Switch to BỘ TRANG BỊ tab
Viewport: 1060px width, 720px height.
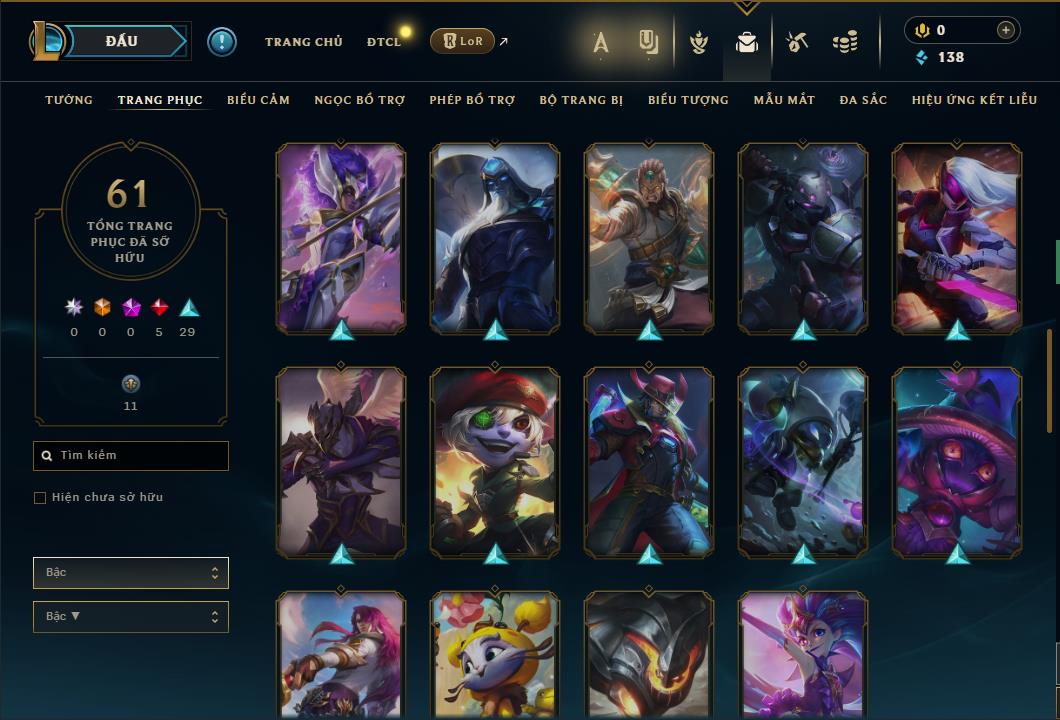(581, 100)
